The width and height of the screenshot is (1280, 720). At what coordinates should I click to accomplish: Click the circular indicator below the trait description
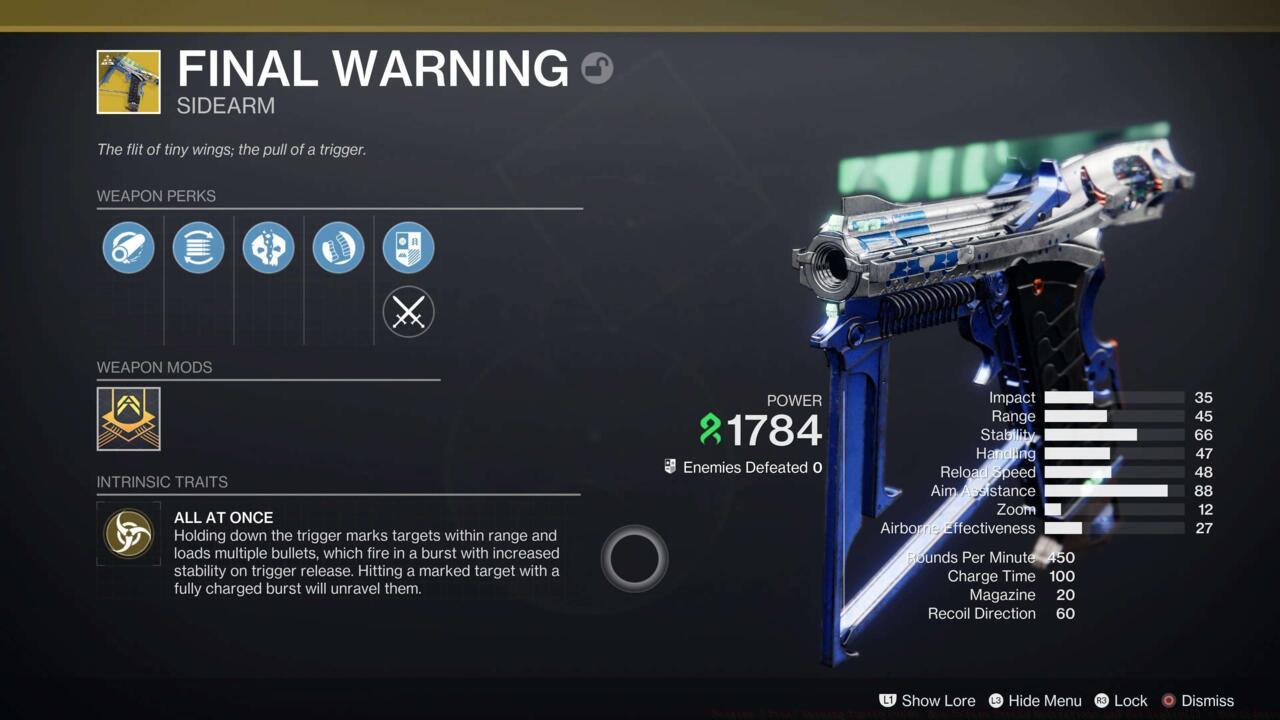click(x=635, y=557)
